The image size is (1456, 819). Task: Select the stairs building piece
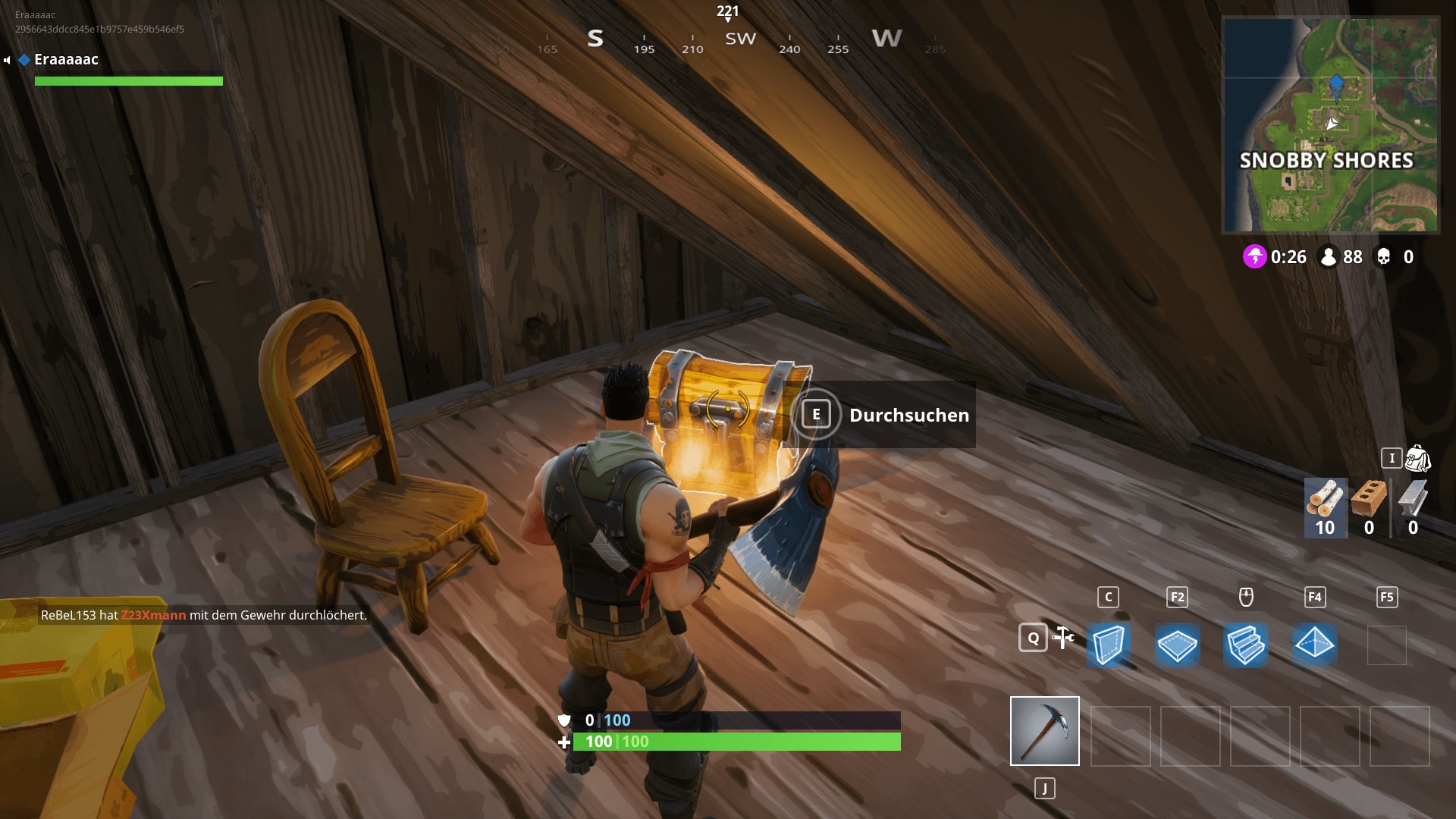point(1247,645)
